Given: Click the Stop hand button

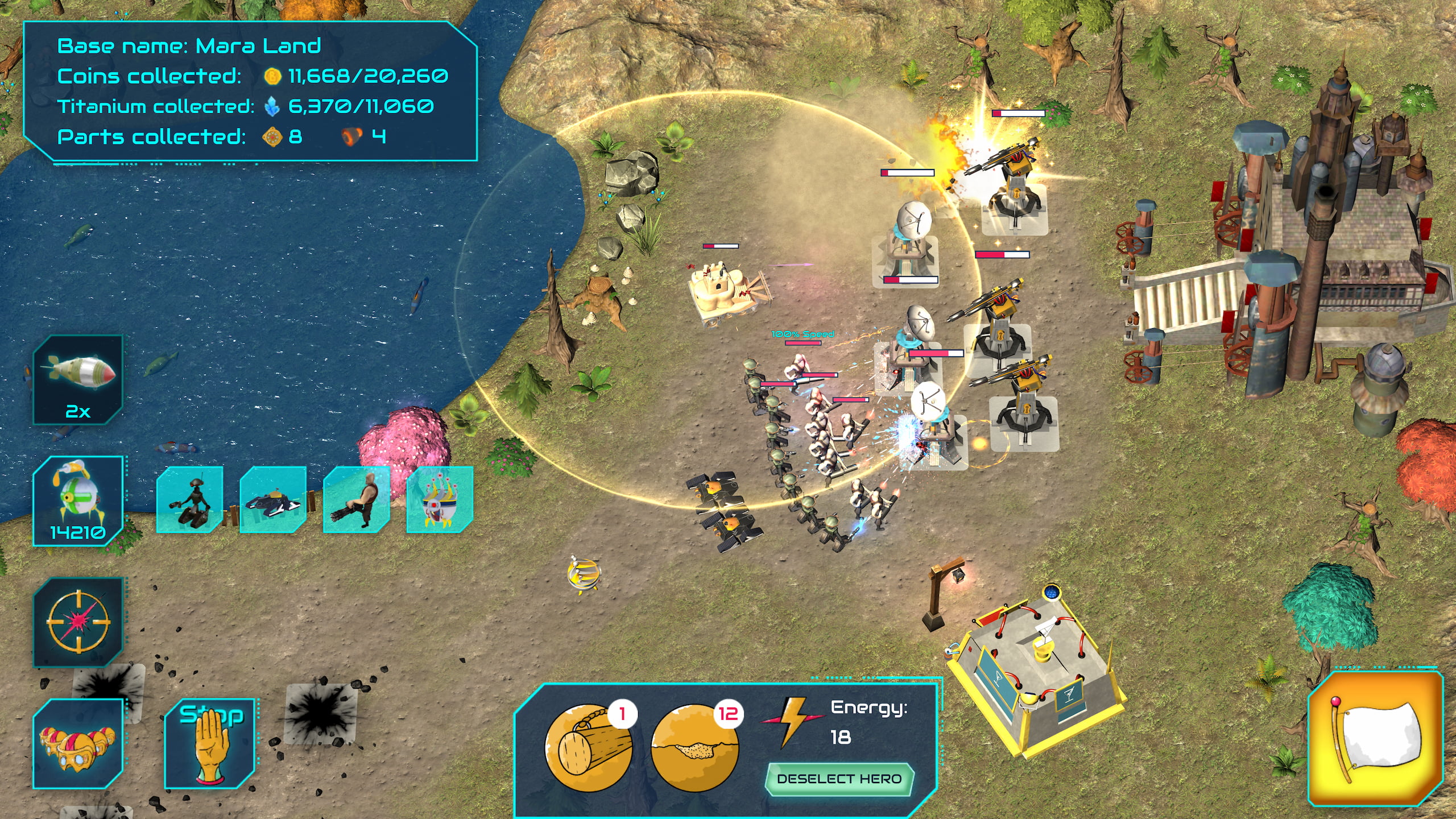Looking at the screenshot, I should 210,743.
